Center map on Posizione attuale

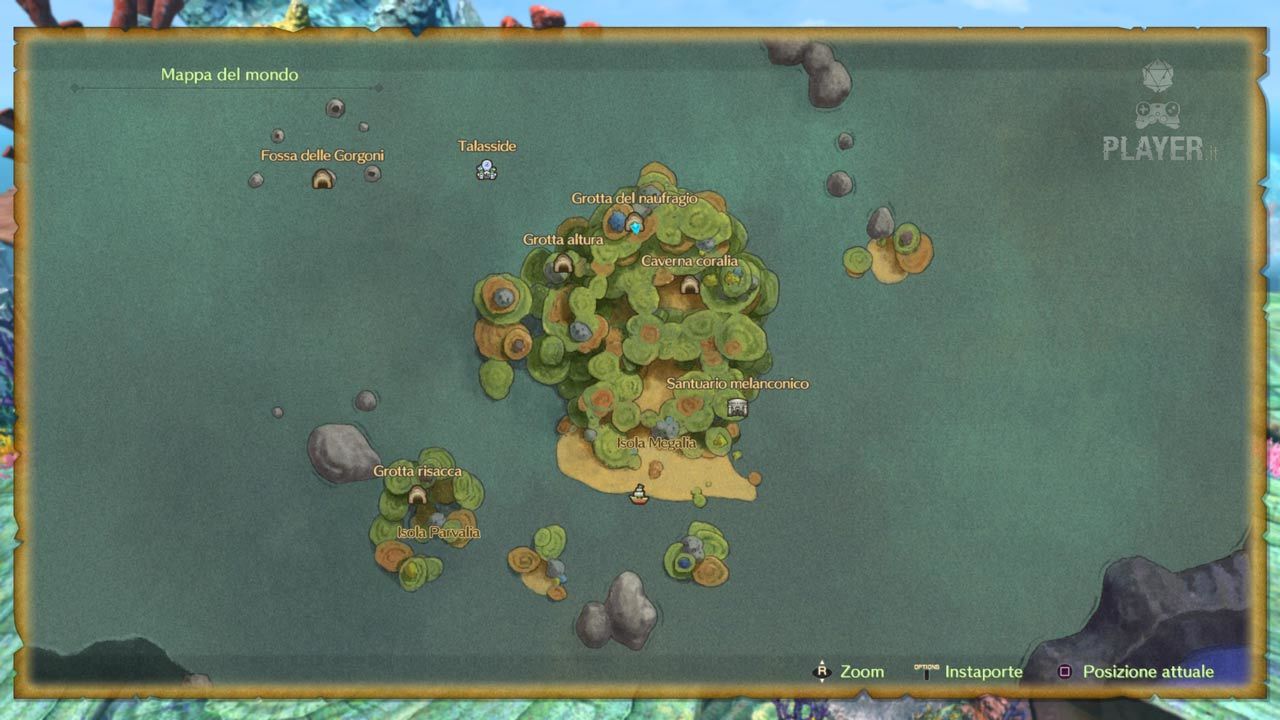click(x=1136, y=672)
